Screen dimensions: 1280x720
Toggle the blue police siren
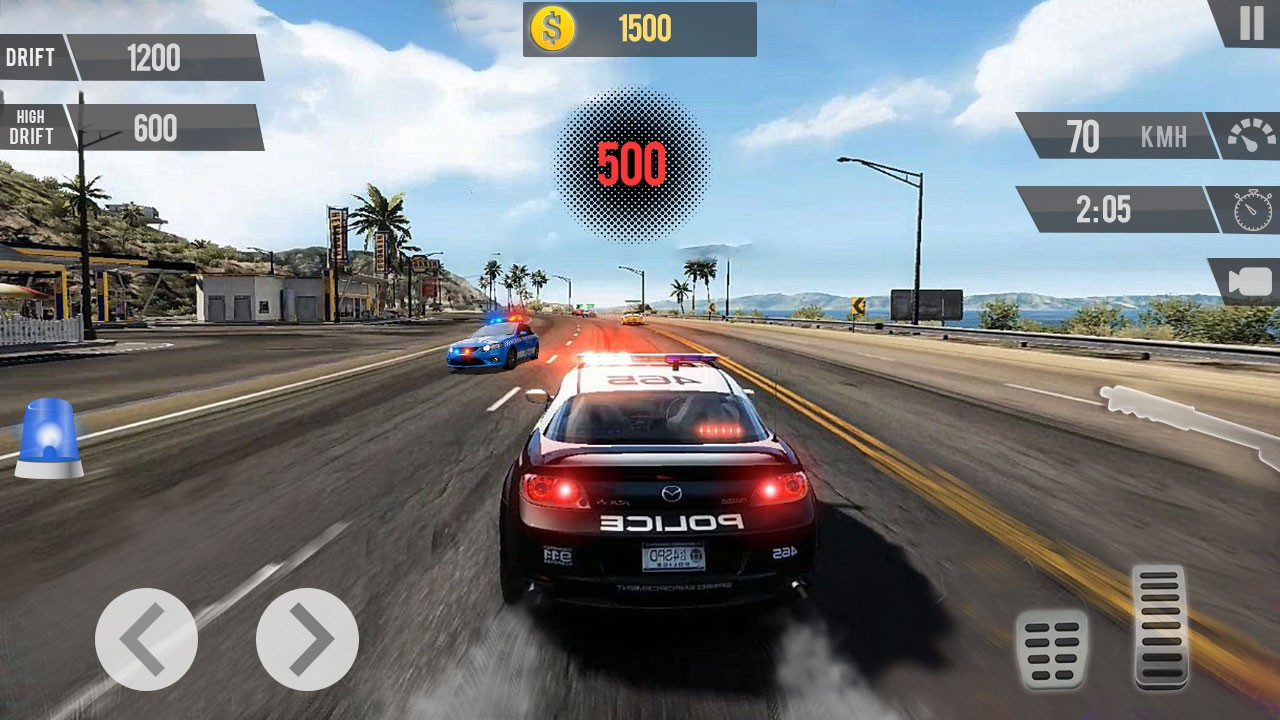click(x=48, y=438)
